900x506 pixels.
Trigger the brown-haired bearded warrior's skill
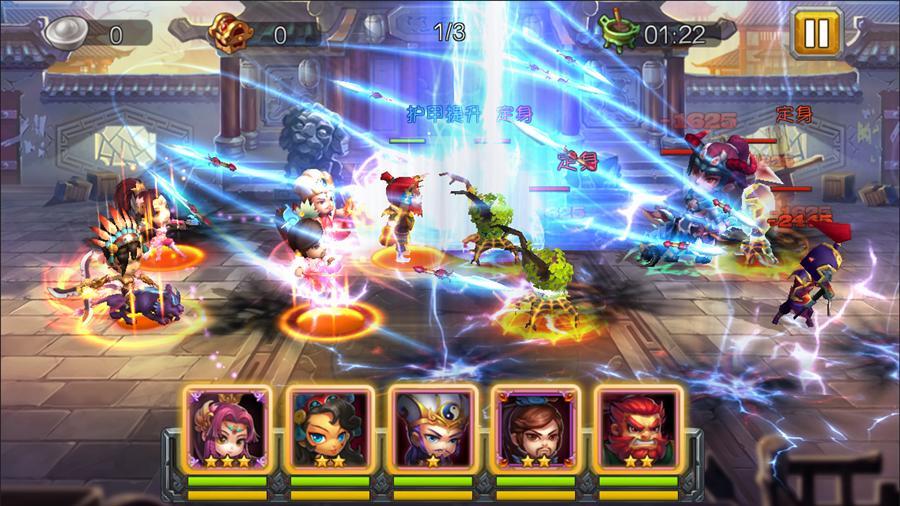point(536,430)
